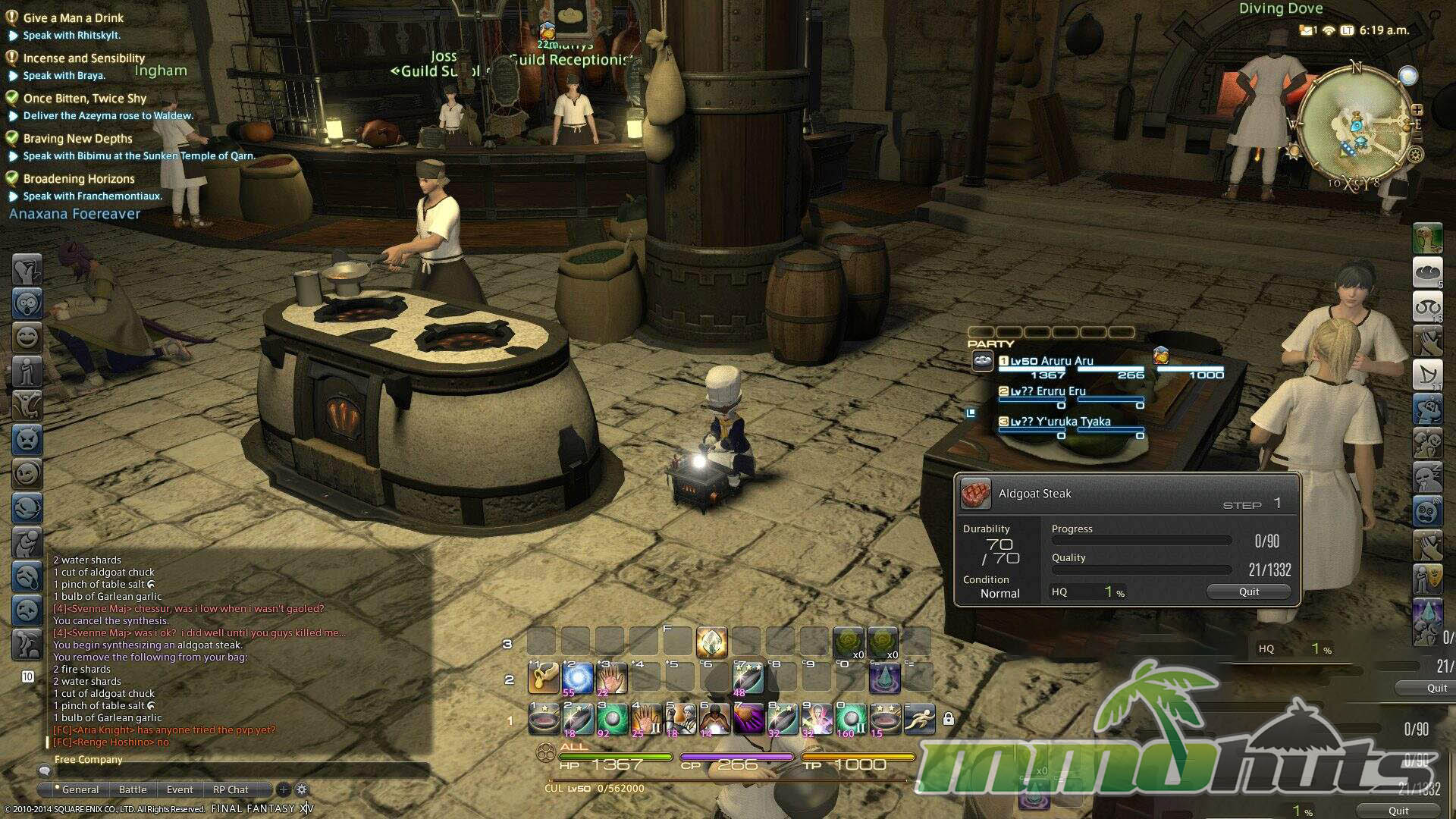Select Y'uruka Tyaka in the party list

(1059, 422)
